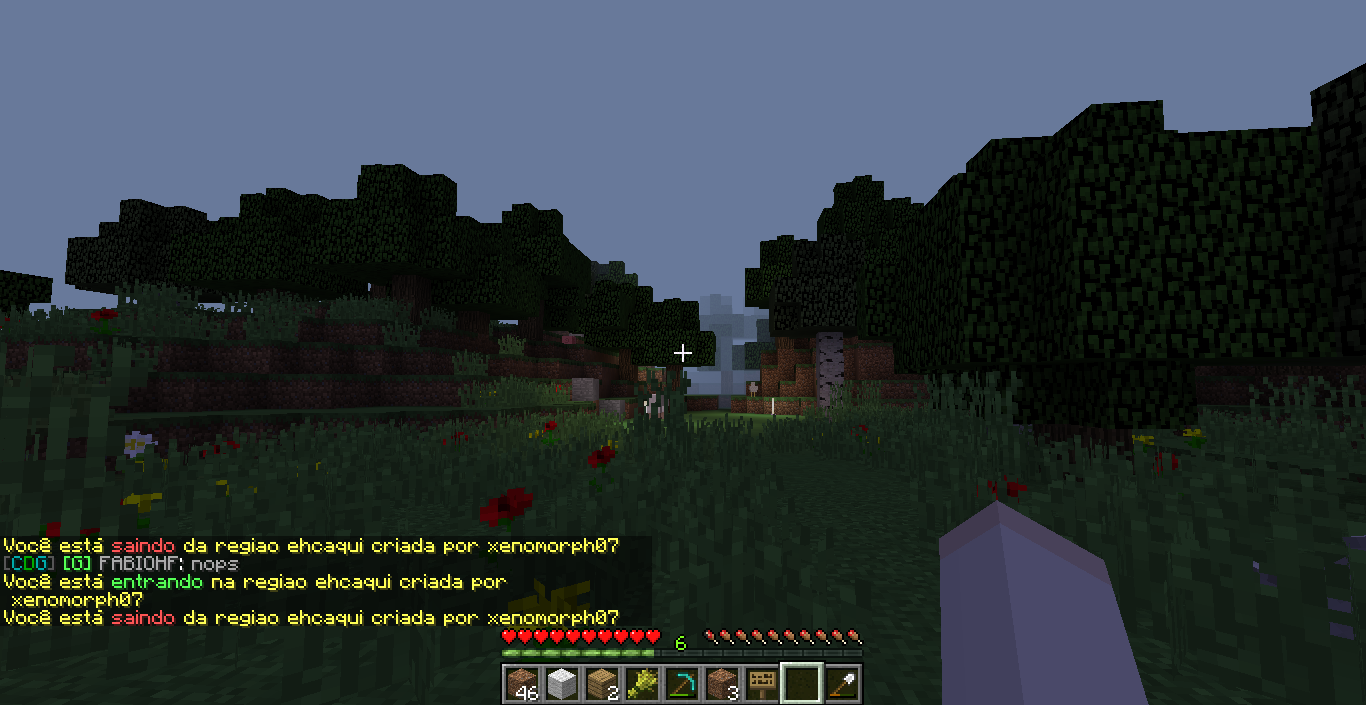Click the highlighted empty hotbar slot
This screenshot has width=1366, height=705.
[x=802, y=684]
